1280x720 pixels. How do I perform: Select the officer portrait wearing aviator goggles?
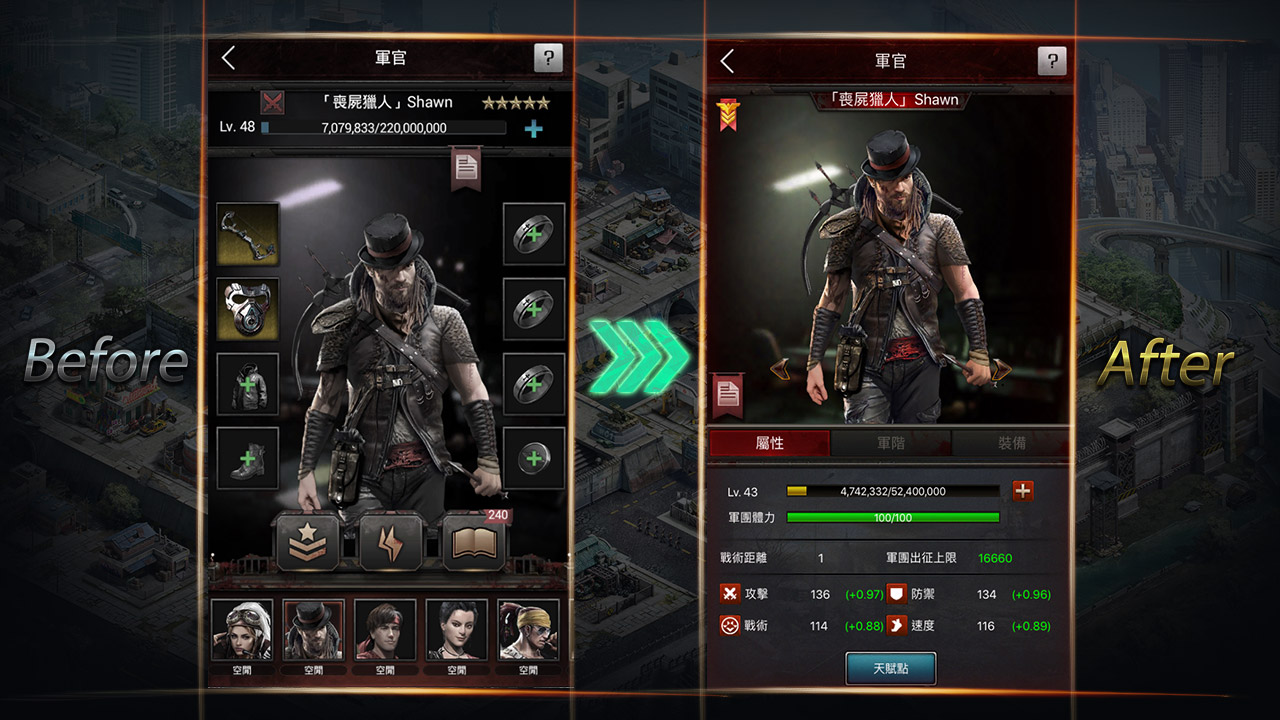click(241, 631)
